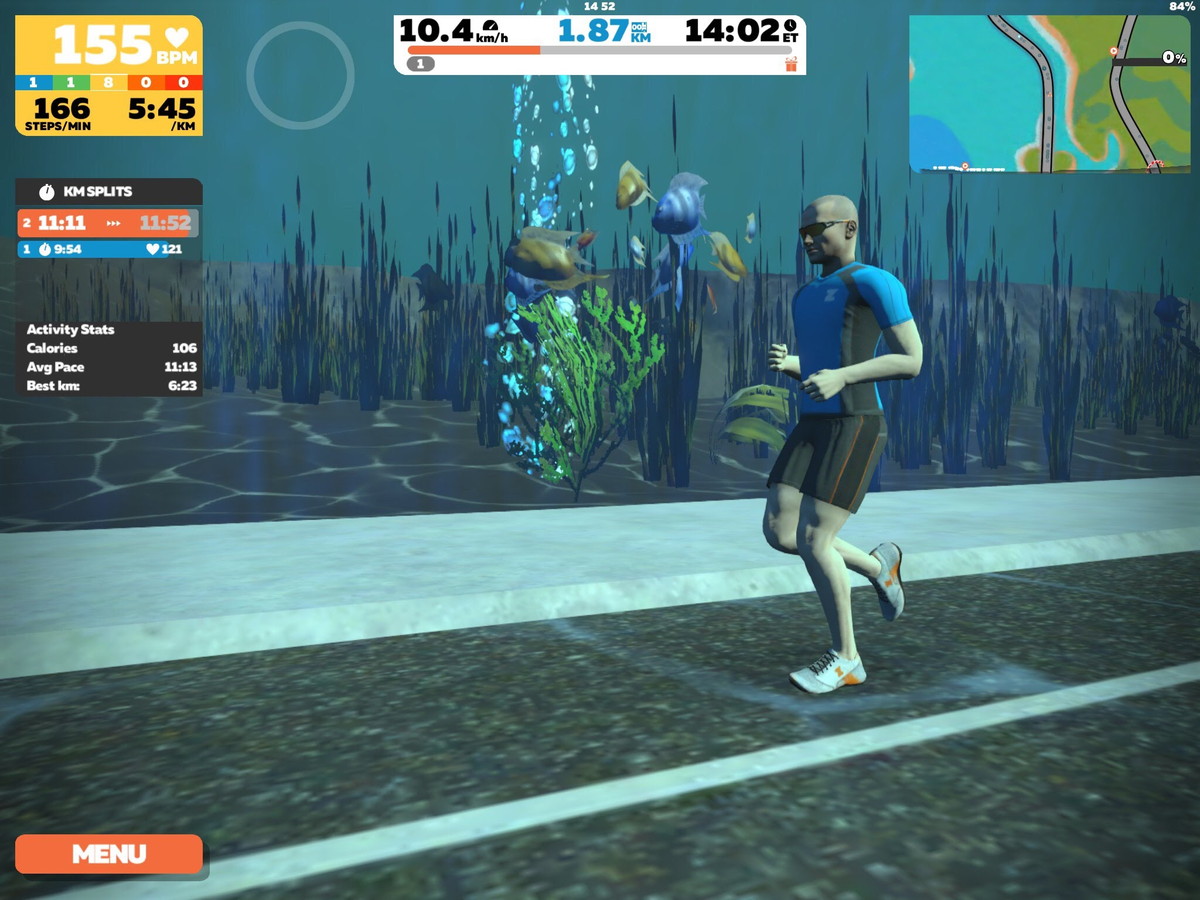Click the gift box icon on progress bar

tap(791, 64)
